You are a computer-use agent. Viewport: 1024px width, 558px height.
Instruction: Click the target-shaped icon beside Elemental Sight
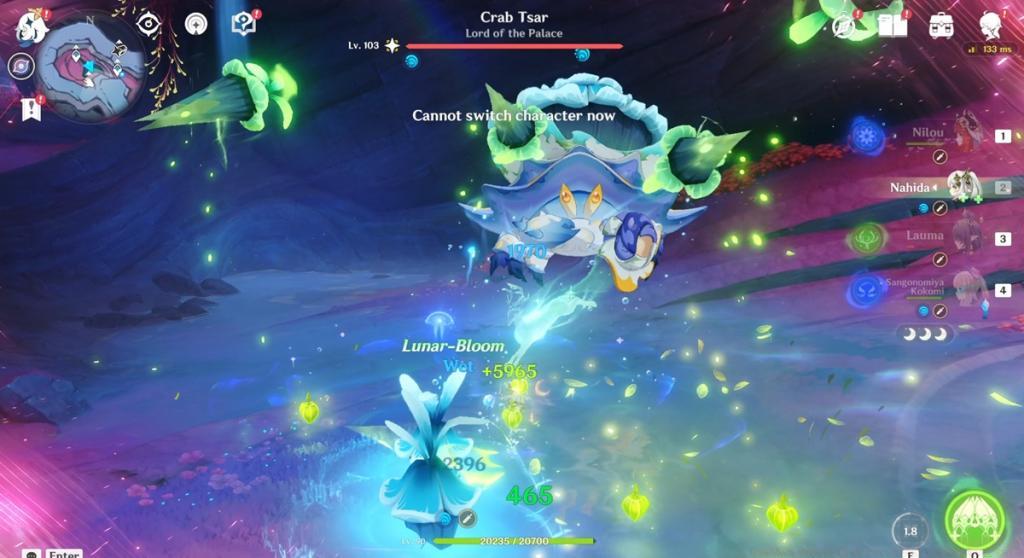[195, 24]
